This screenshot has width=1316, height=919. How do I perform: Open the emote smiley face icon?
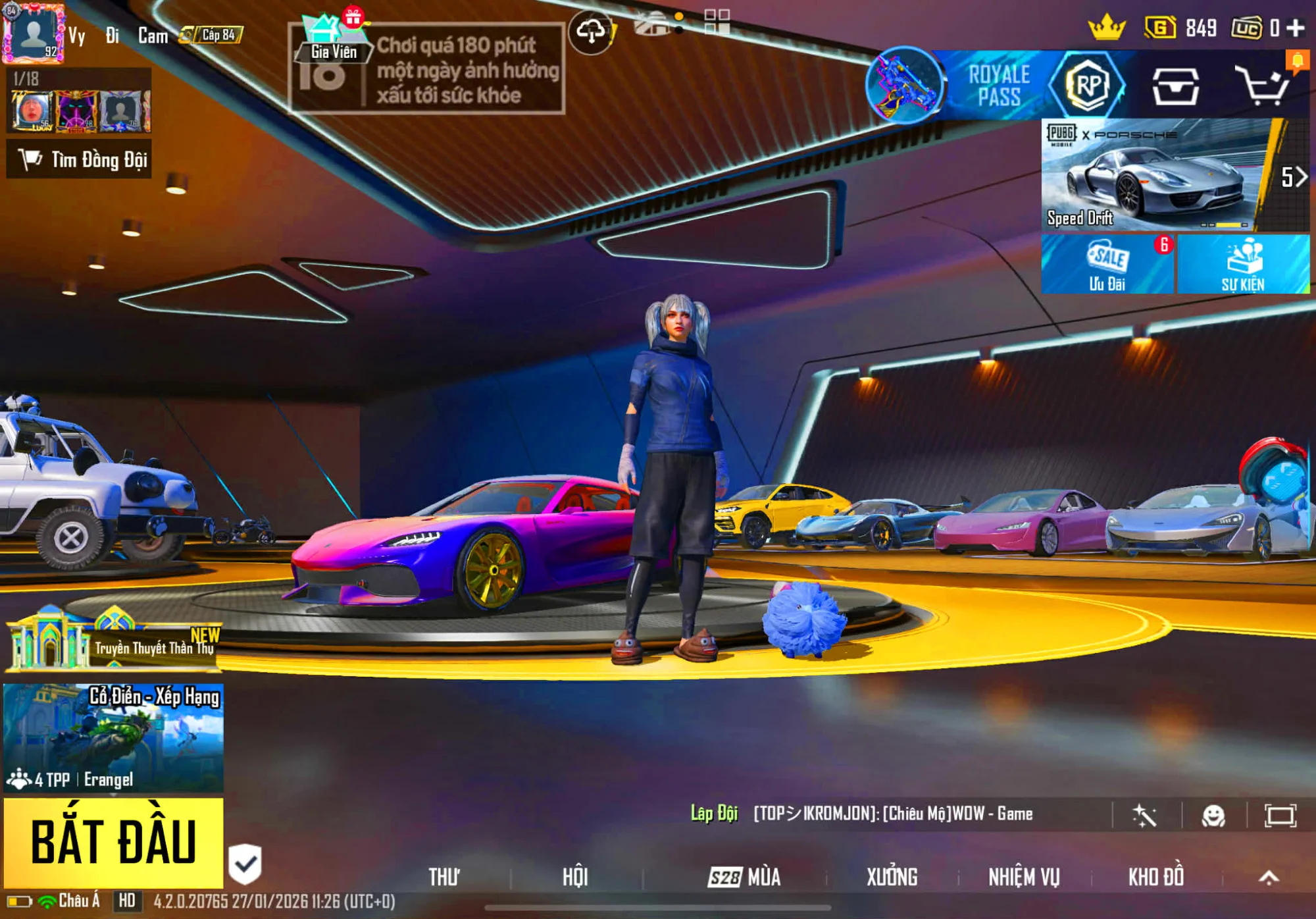pyautogui.click(x=1213, y=816)
